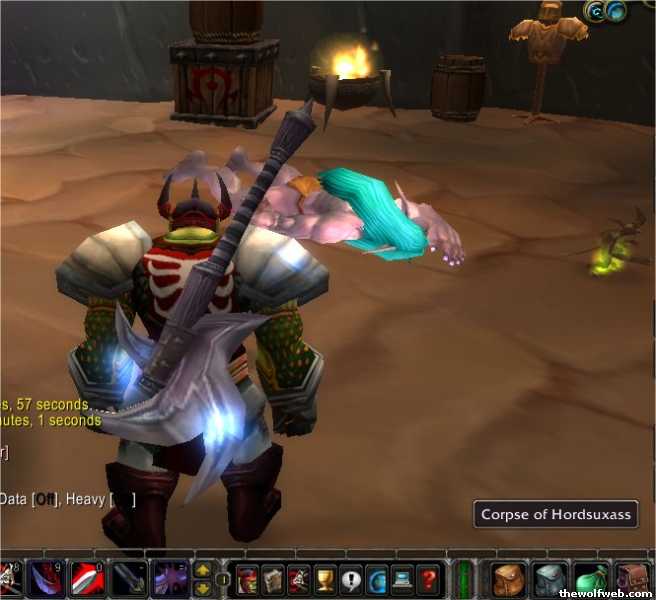The width and height of the screenshot is (656, 600).
Task: Open the green pouch bag slot
Action: 592,579
